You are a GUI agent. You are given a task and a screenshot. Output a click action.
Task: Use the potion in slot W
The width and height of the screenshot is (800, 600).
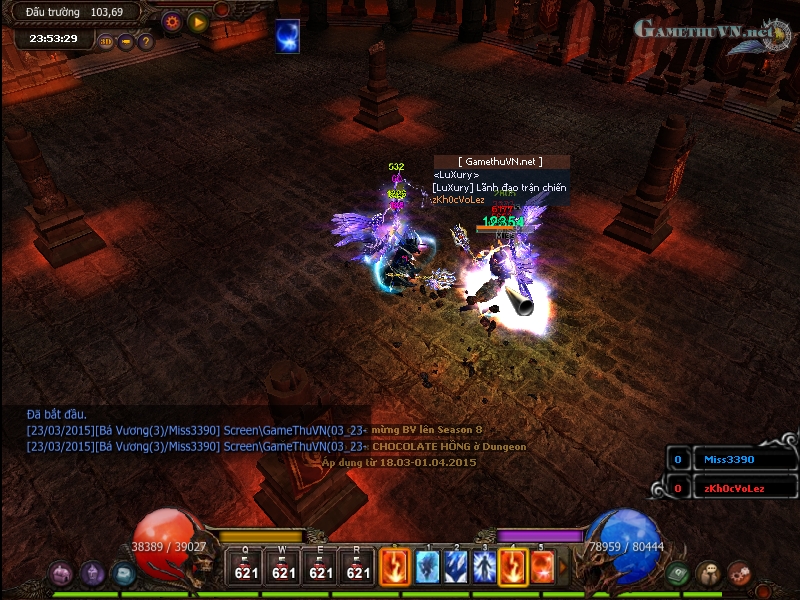284,567
